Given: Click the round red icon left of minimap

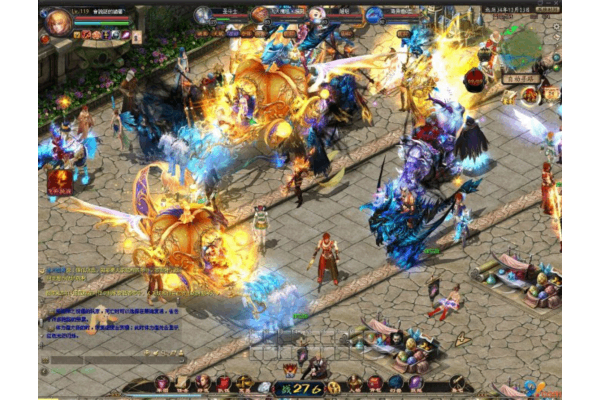Looking at the screenshot, I should [x=474, y=78].
